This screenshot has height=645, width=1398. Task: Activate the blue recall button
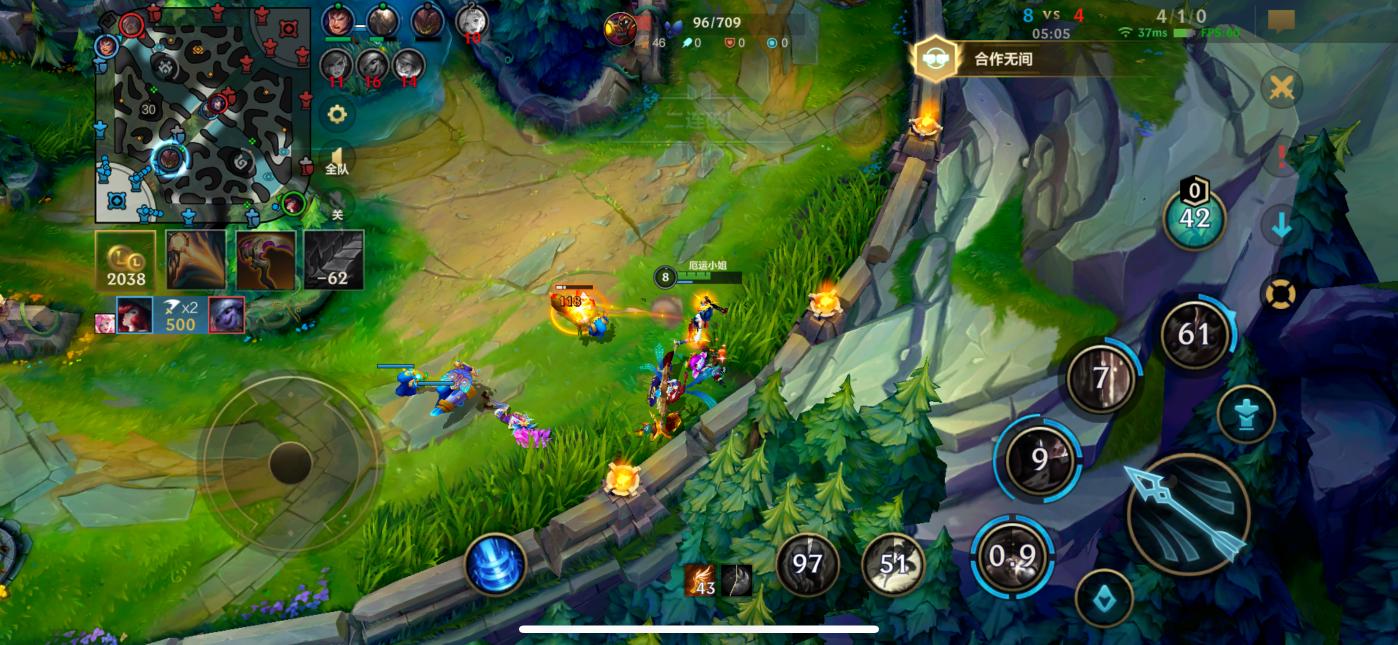(x=495, y=564)
